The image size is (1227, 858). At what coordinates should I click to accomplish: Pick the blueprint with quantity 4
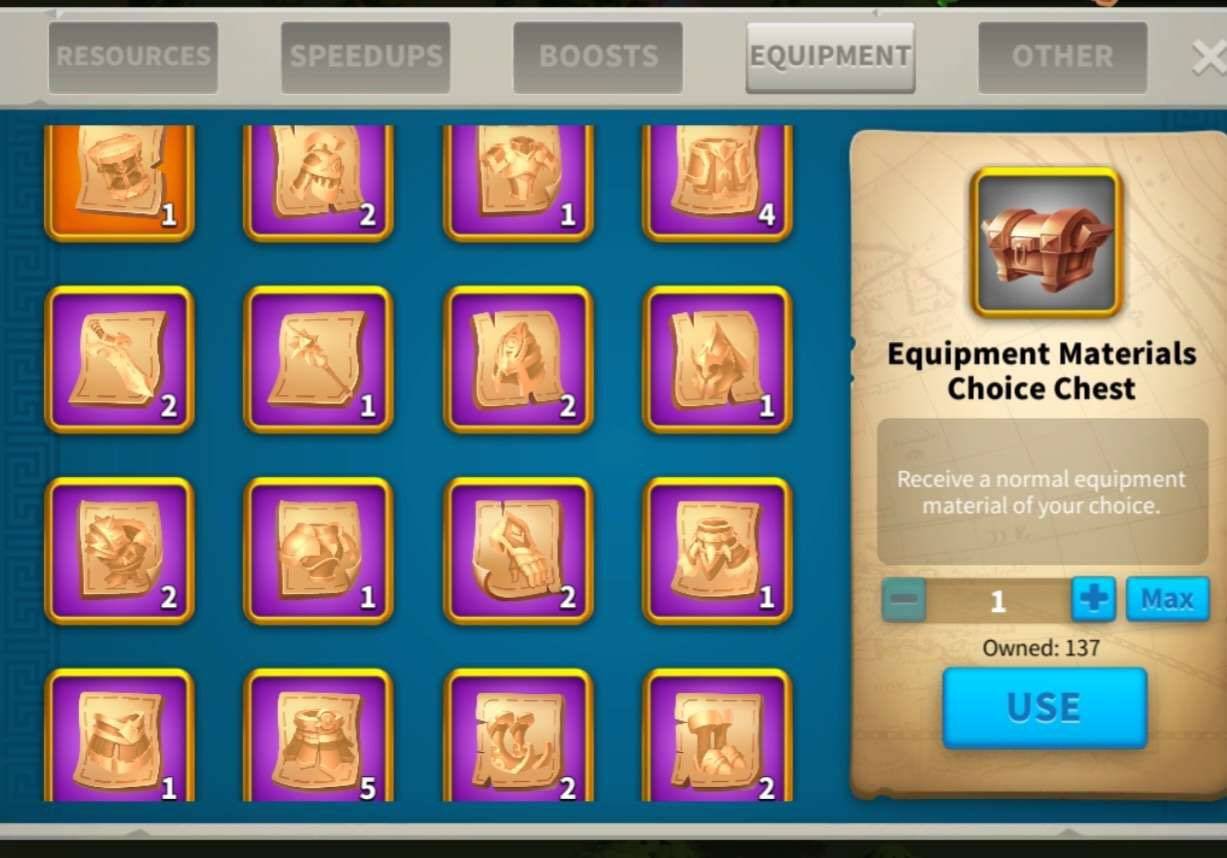coord(718,178)
